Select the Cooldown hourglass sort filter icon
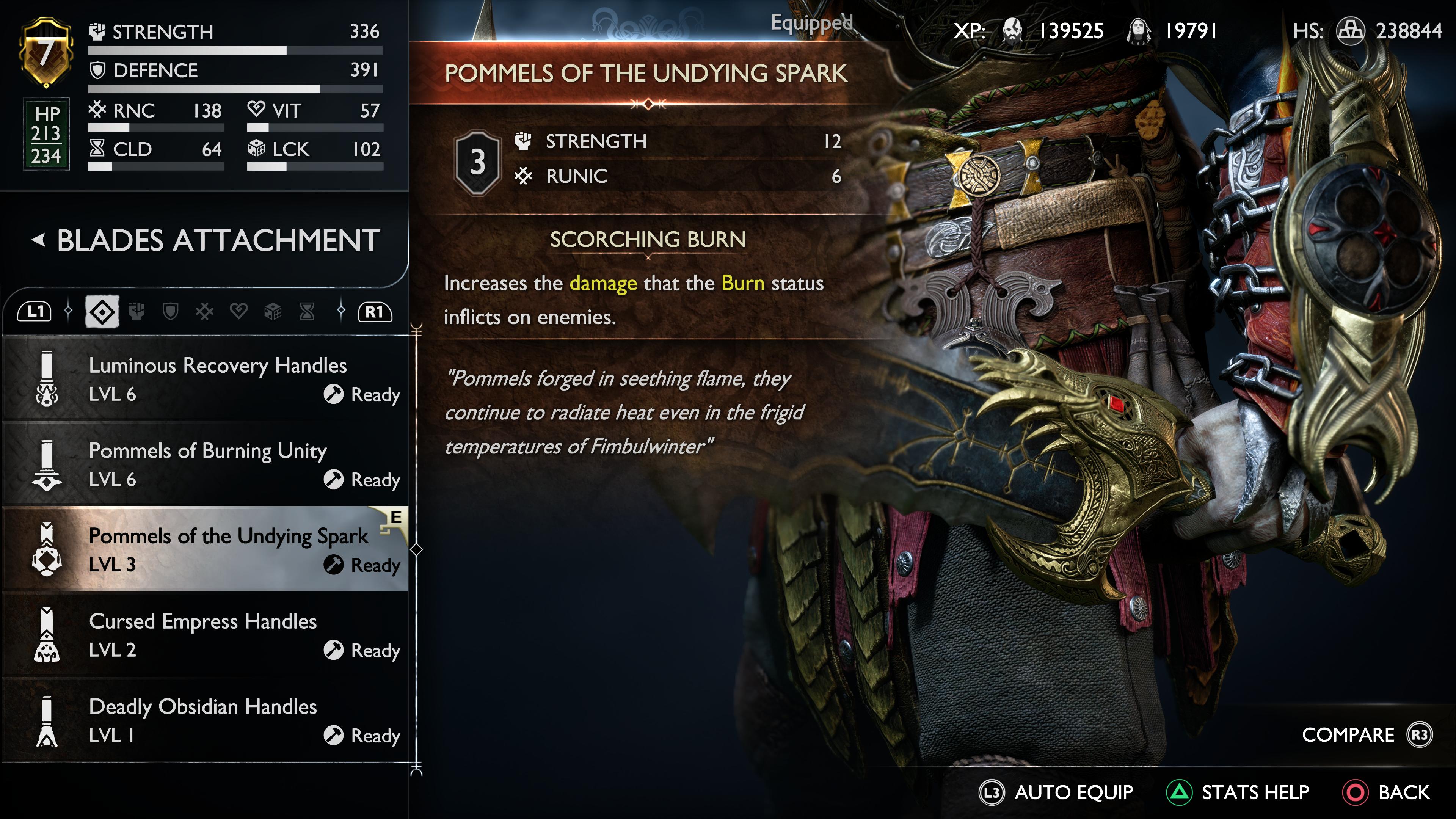 pos(307,310)
